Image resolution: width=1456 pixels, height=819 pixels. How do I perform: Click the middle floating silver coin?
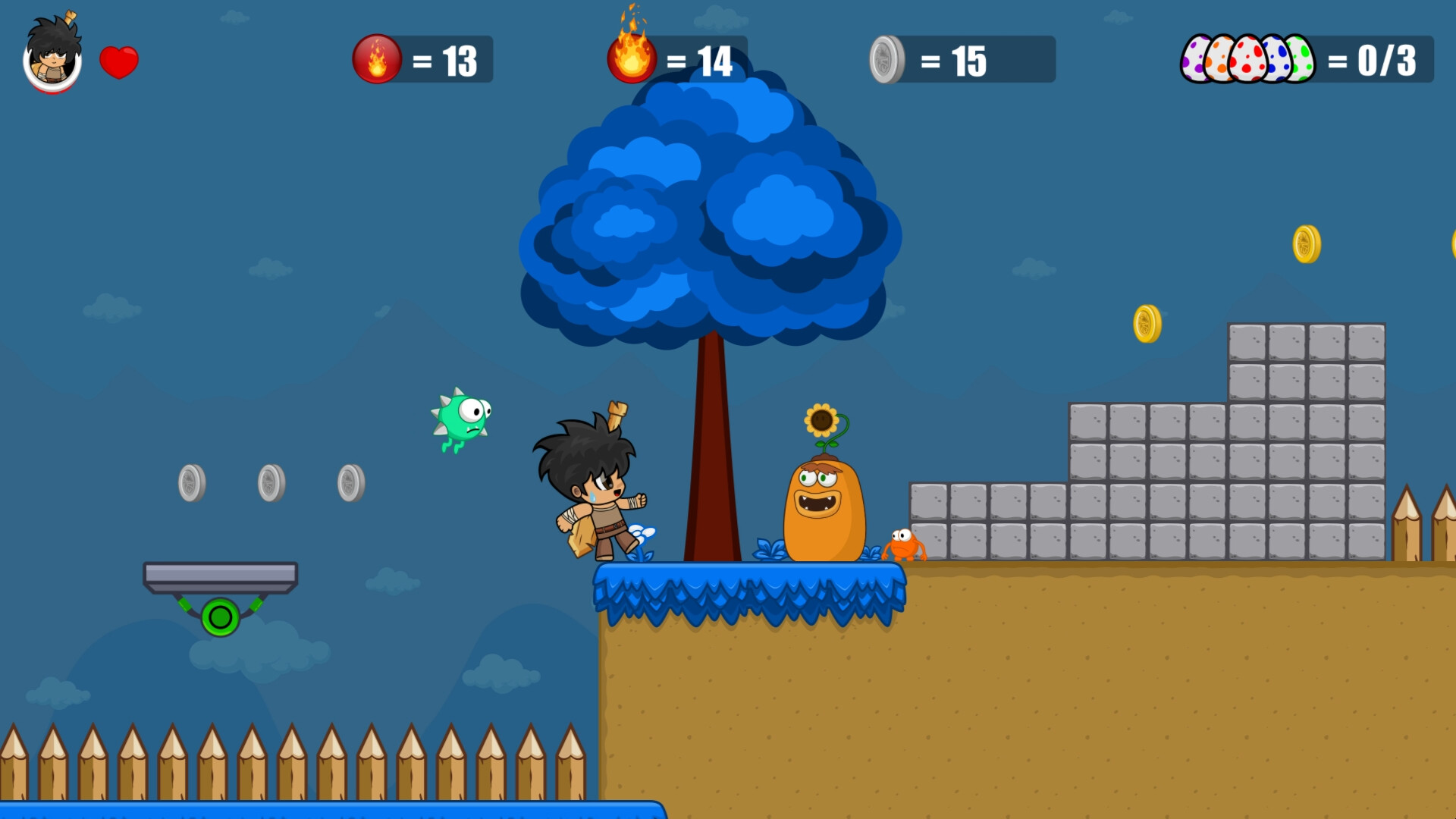[271, 483]
